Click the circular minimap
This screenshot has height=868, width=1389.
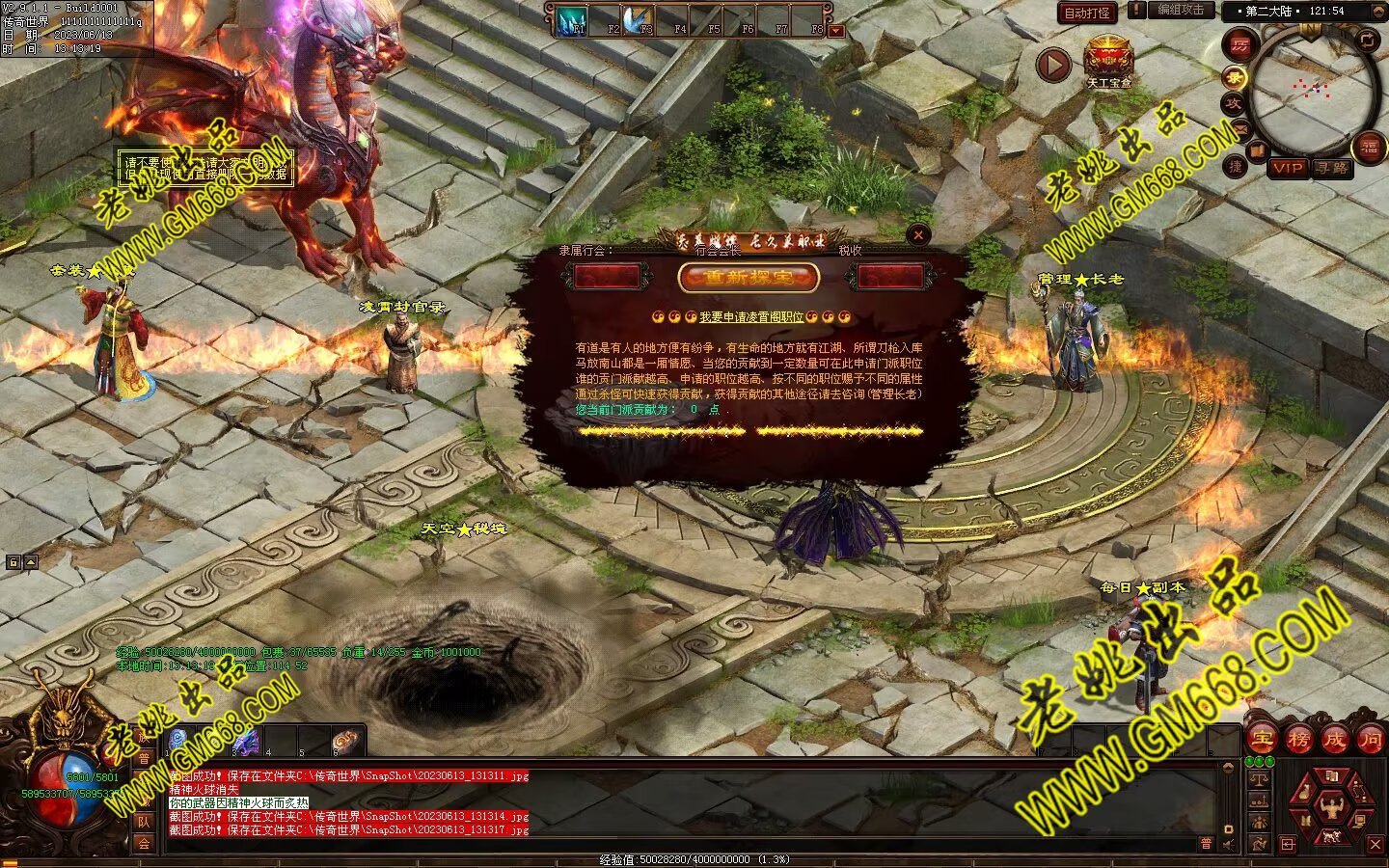pos(1313,92)
